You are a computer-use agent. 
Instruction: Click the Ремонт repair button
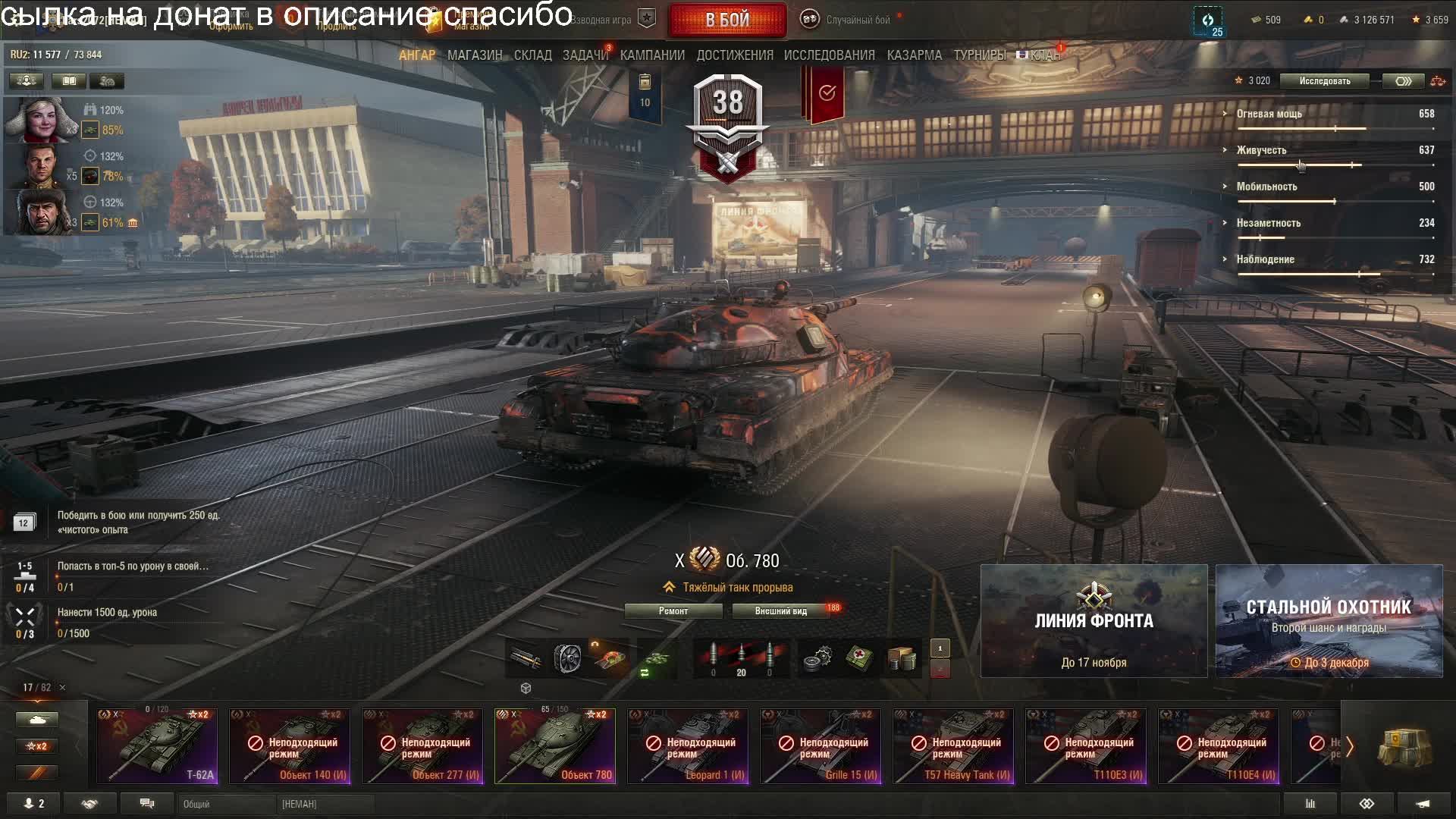pos(673,611)
